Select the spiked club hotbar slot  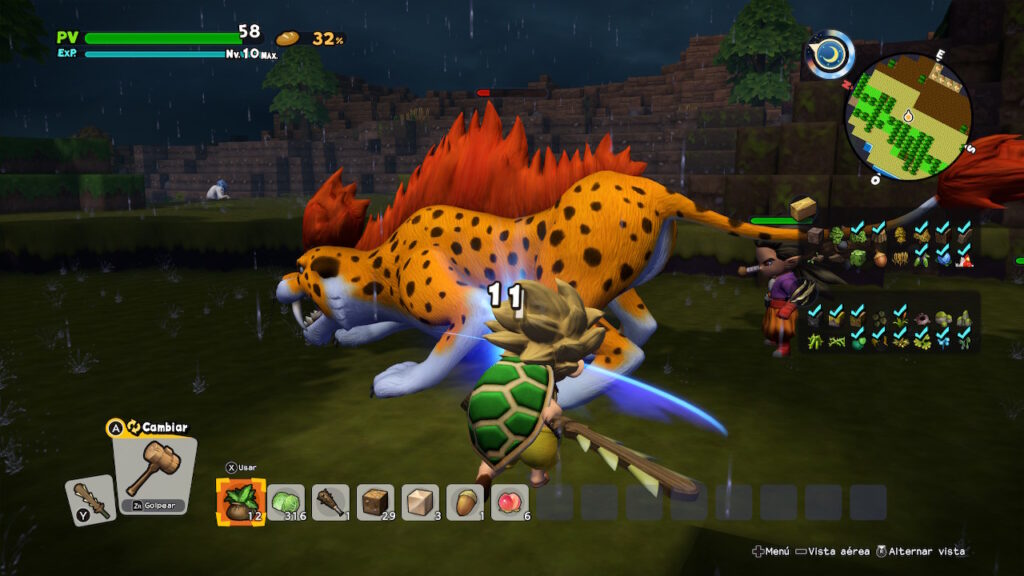pos(331,502)
